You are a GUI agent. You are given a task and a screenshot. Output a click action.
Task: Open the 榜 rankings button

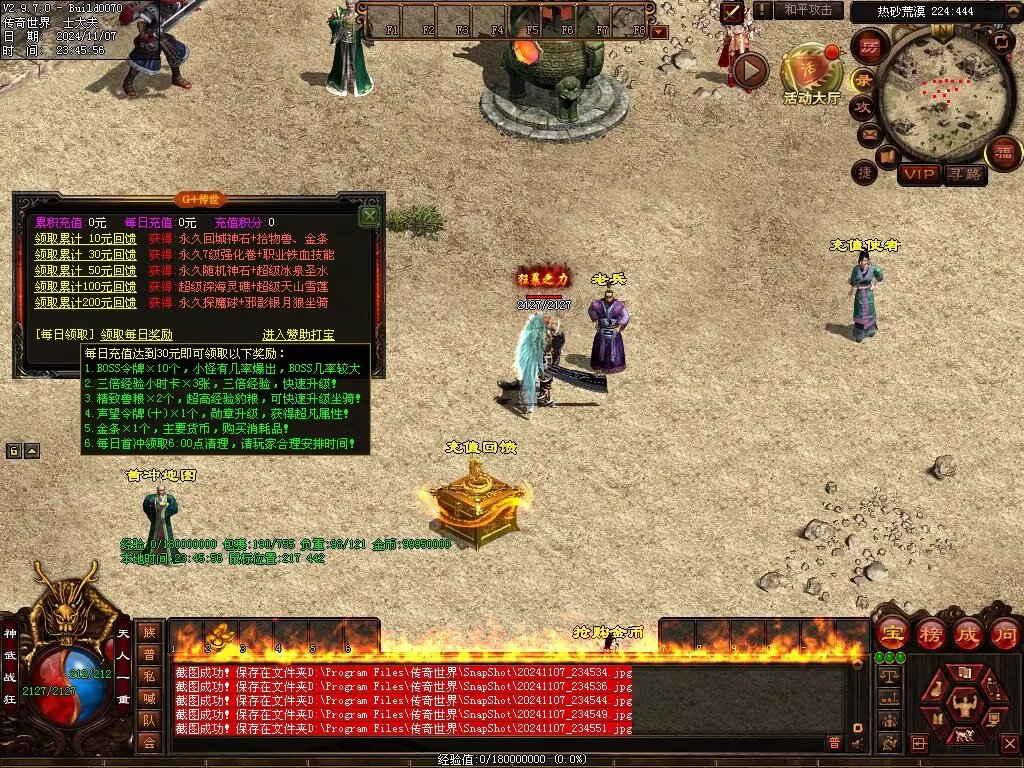929,633
